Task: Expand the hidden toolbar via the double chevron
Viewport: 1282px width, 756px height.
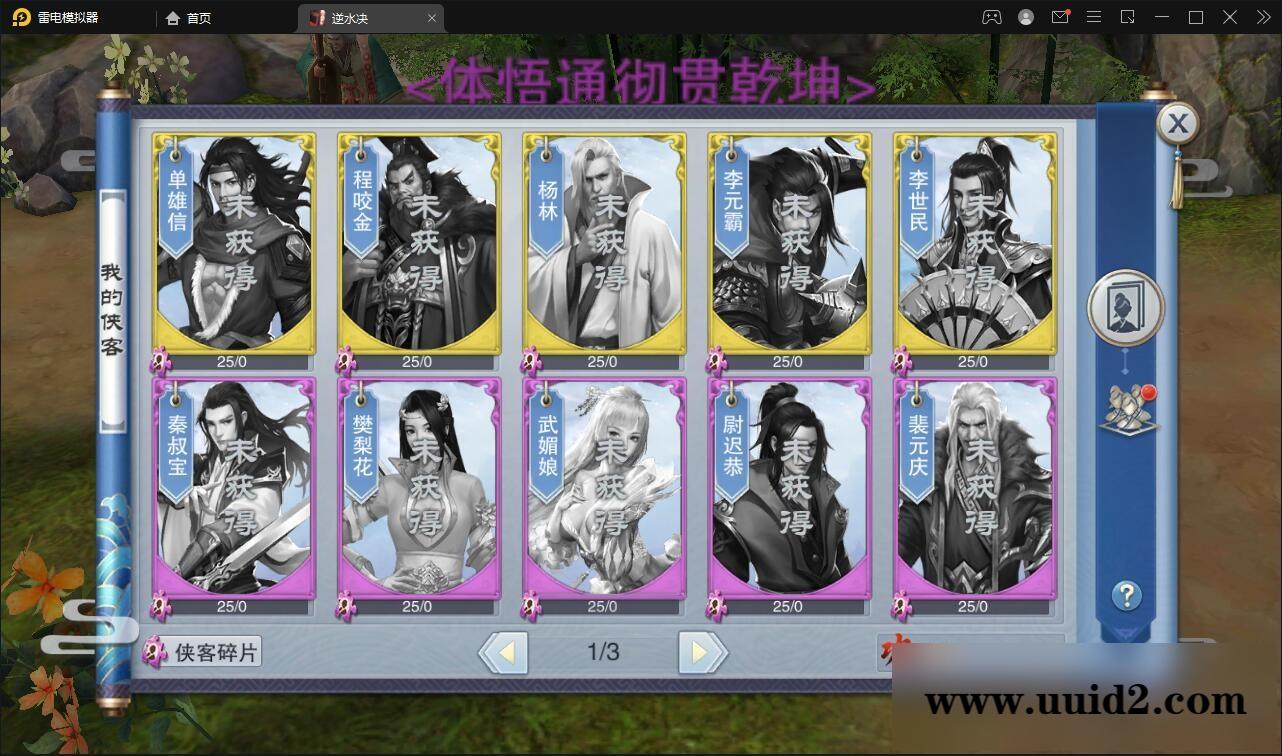Action: coord(1262,17)
